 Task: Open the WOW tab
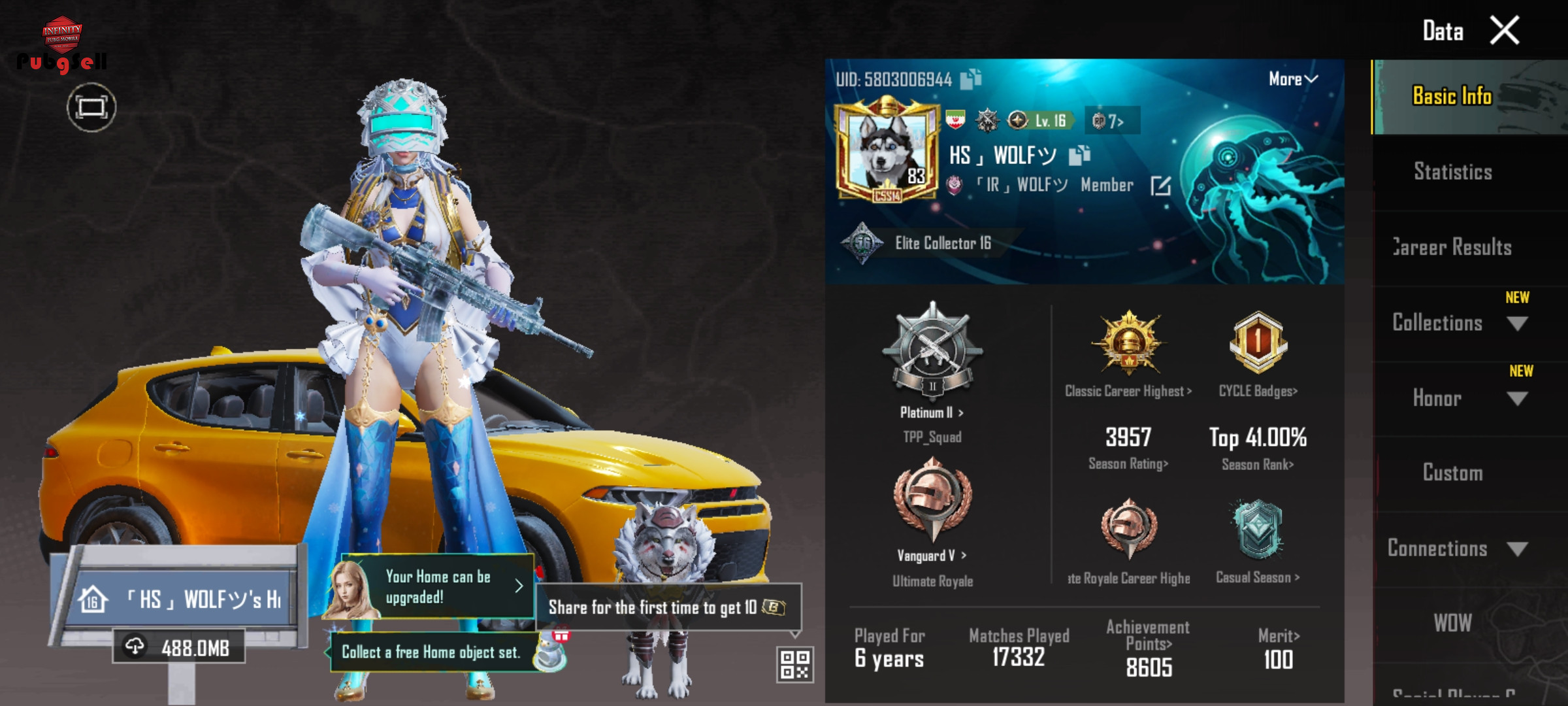[x=1452, y=623]
